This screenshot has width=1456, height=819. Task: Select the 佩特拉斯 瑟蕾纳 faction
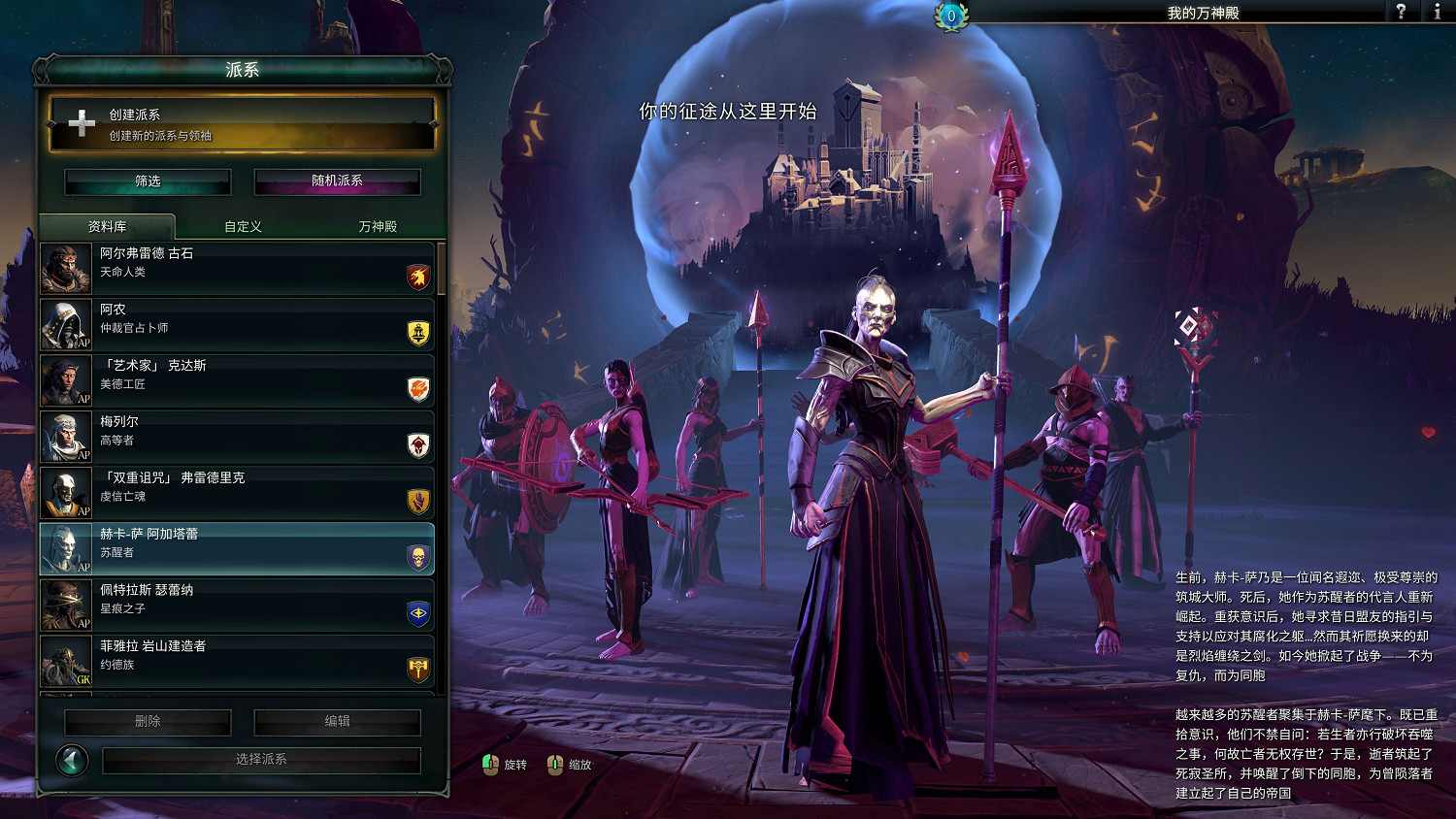236,605
